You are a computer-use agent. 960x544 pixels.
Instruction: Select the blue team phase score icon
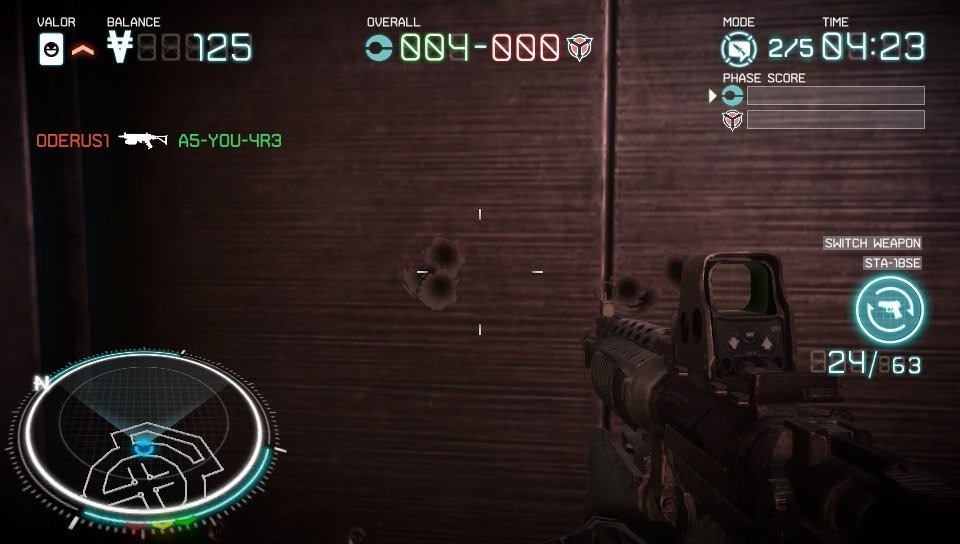click(x=733, y=96)
